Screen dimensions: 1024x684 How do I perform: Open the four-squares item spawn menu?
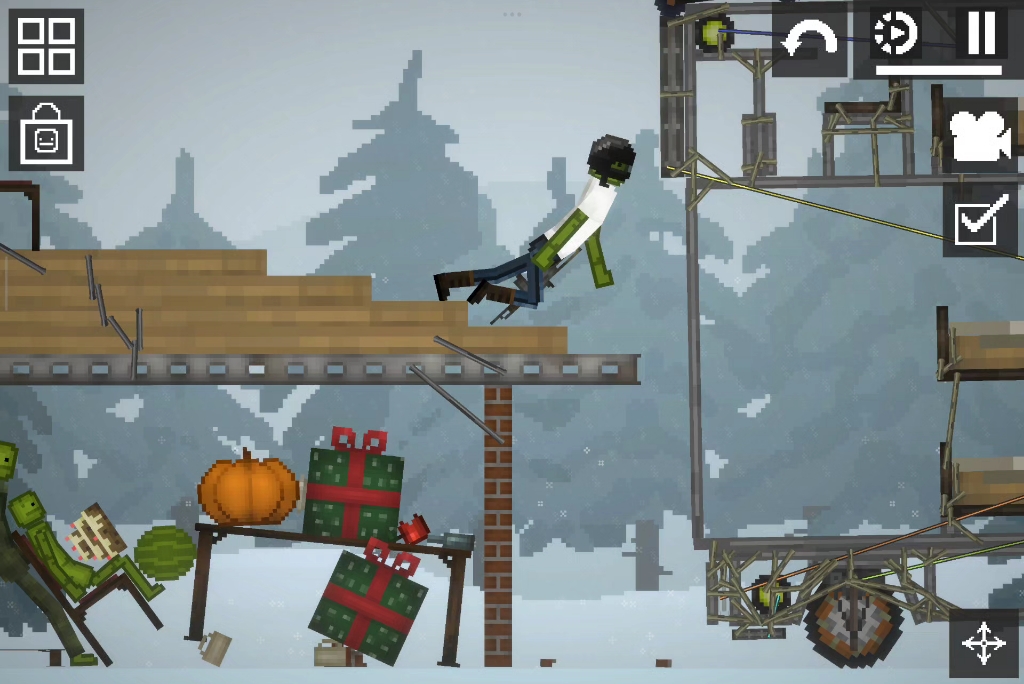pyautogui.click(x=46, y=46)
